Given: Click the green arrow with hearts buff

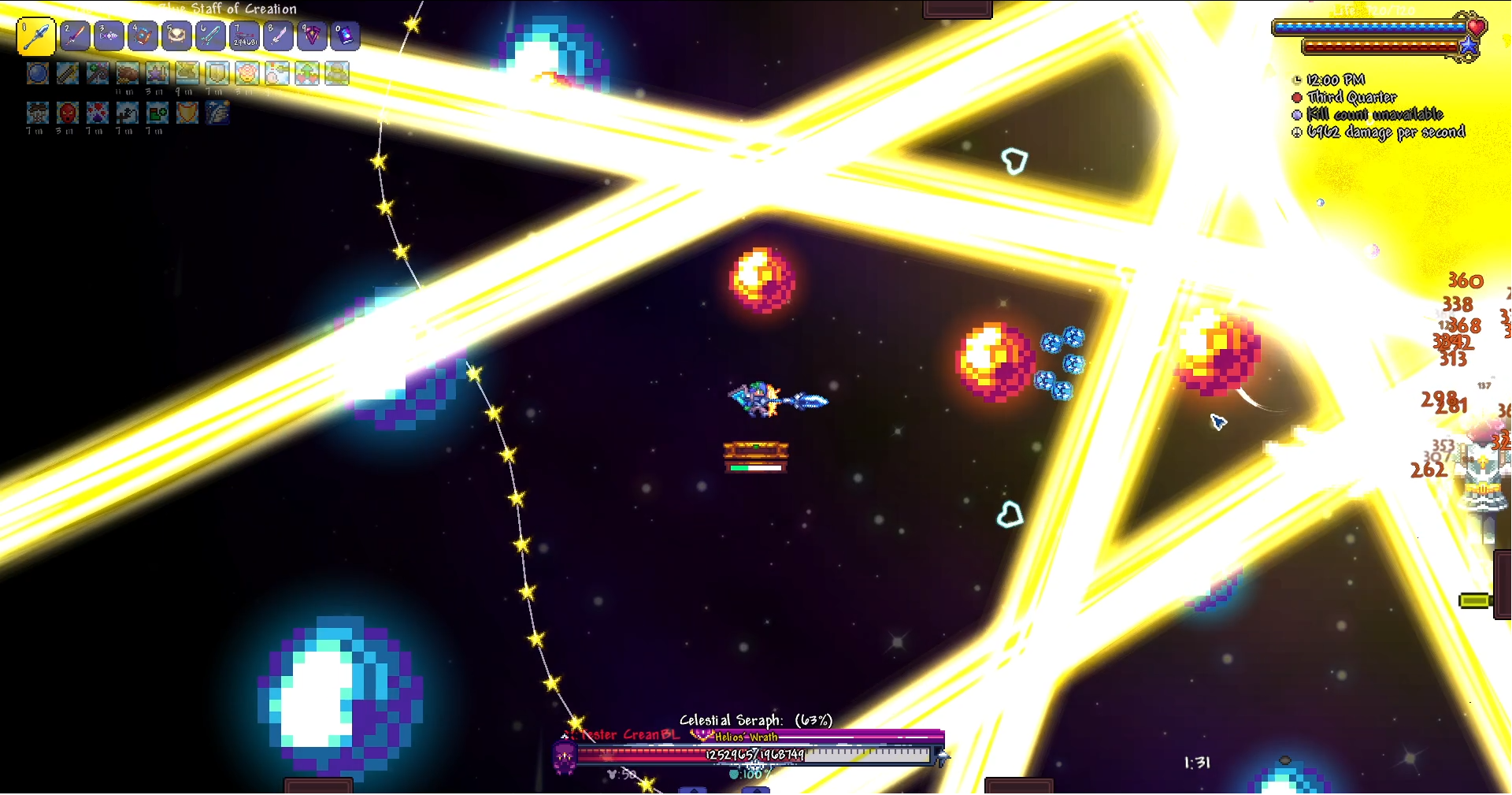Looking at the screenshot, I should point(307,73).
